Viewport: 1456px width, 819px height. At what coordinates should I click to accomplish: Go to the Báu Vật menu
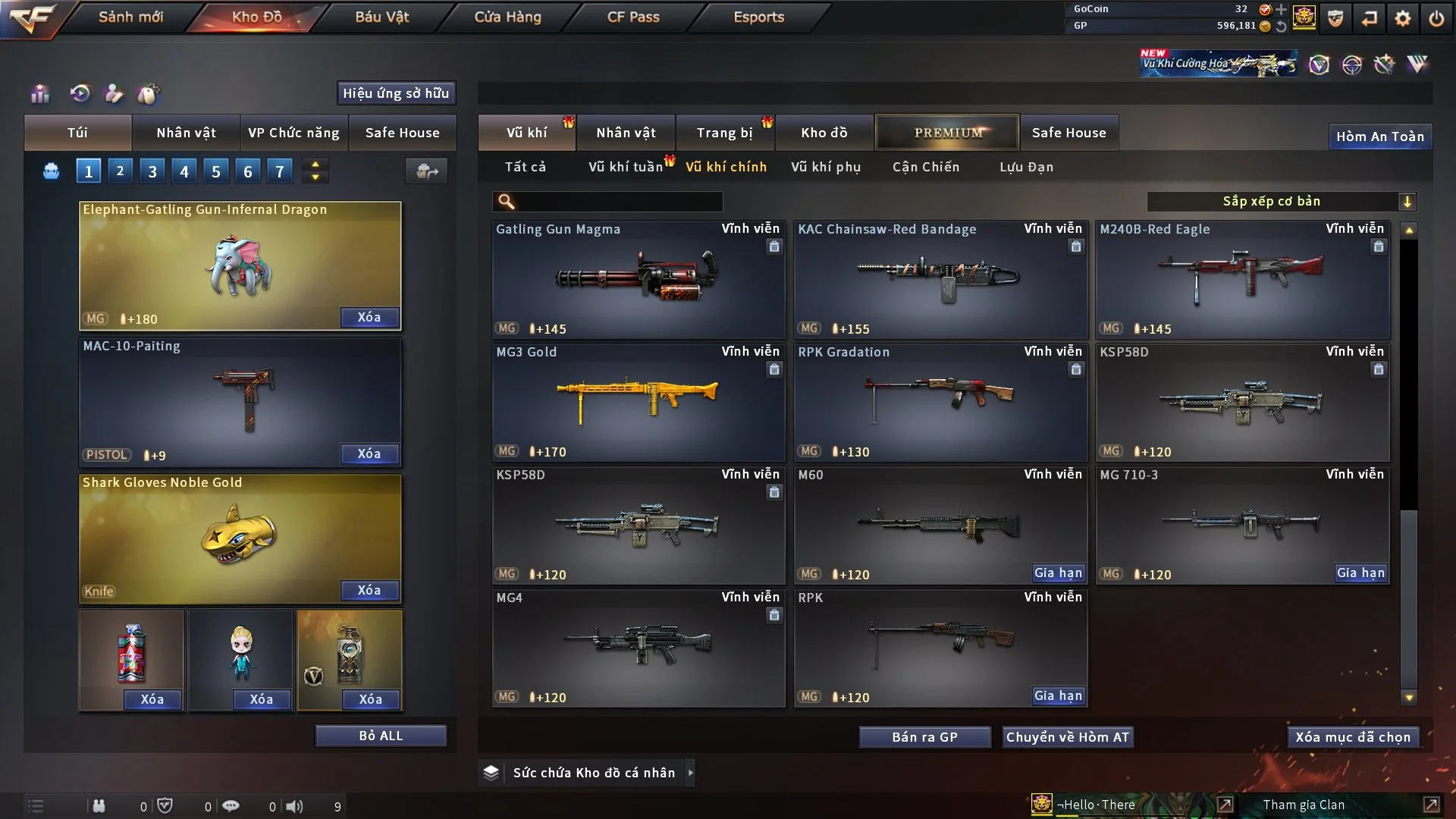coord(381,17)
